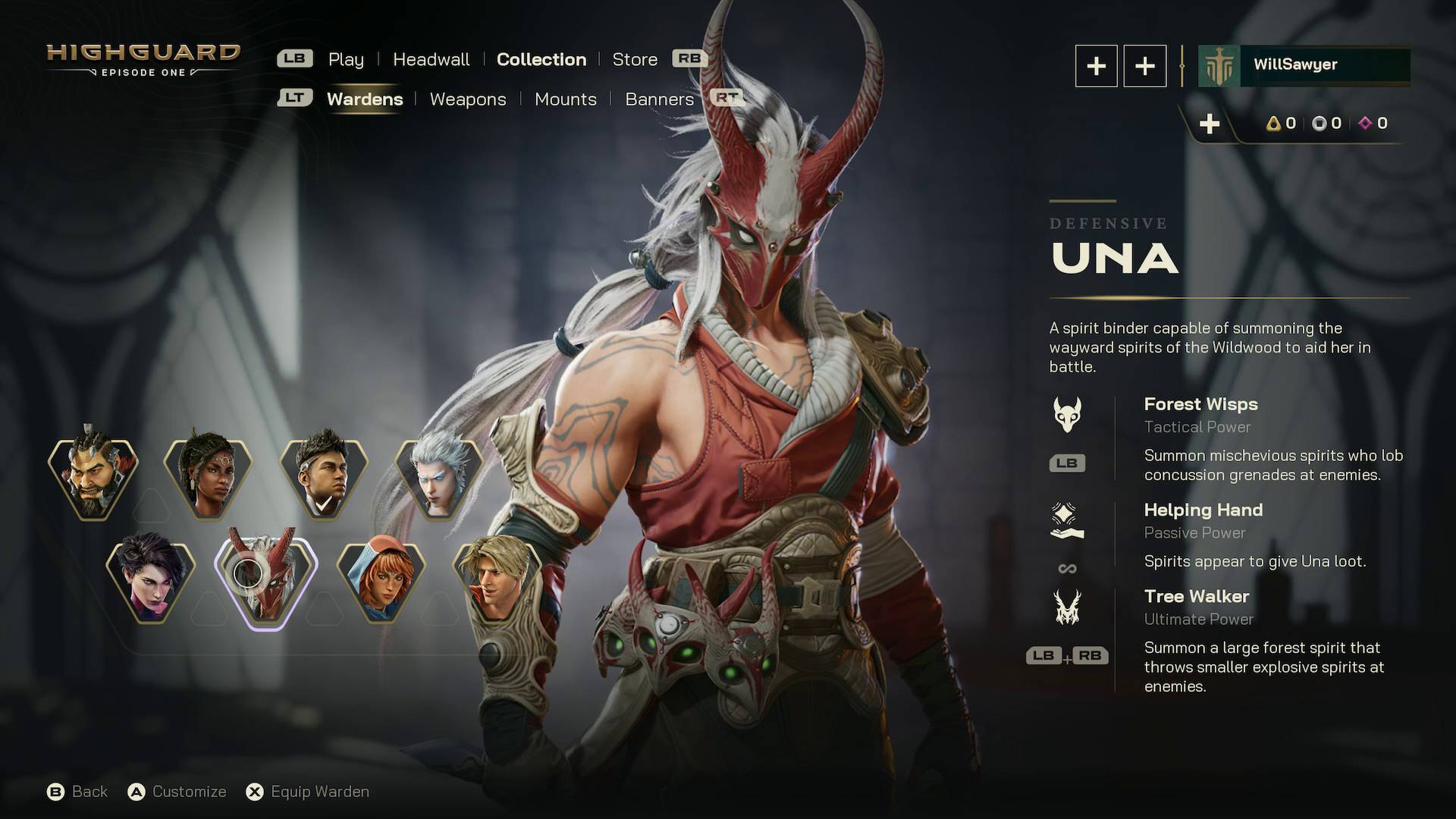Select the Forest Wisps tactical power icon
Screen dimensions: 1456x819
[1067, 414]
